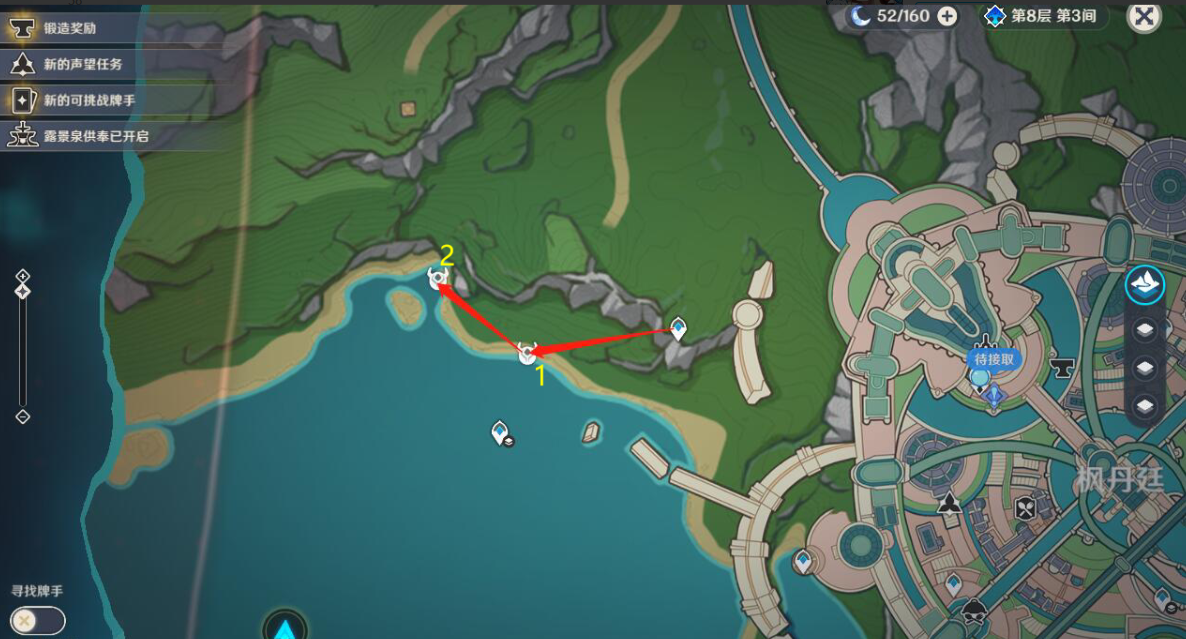The image size is (1186, 639).
Task: Open the 锻造奖励 notification
Action: click(68, 30)
